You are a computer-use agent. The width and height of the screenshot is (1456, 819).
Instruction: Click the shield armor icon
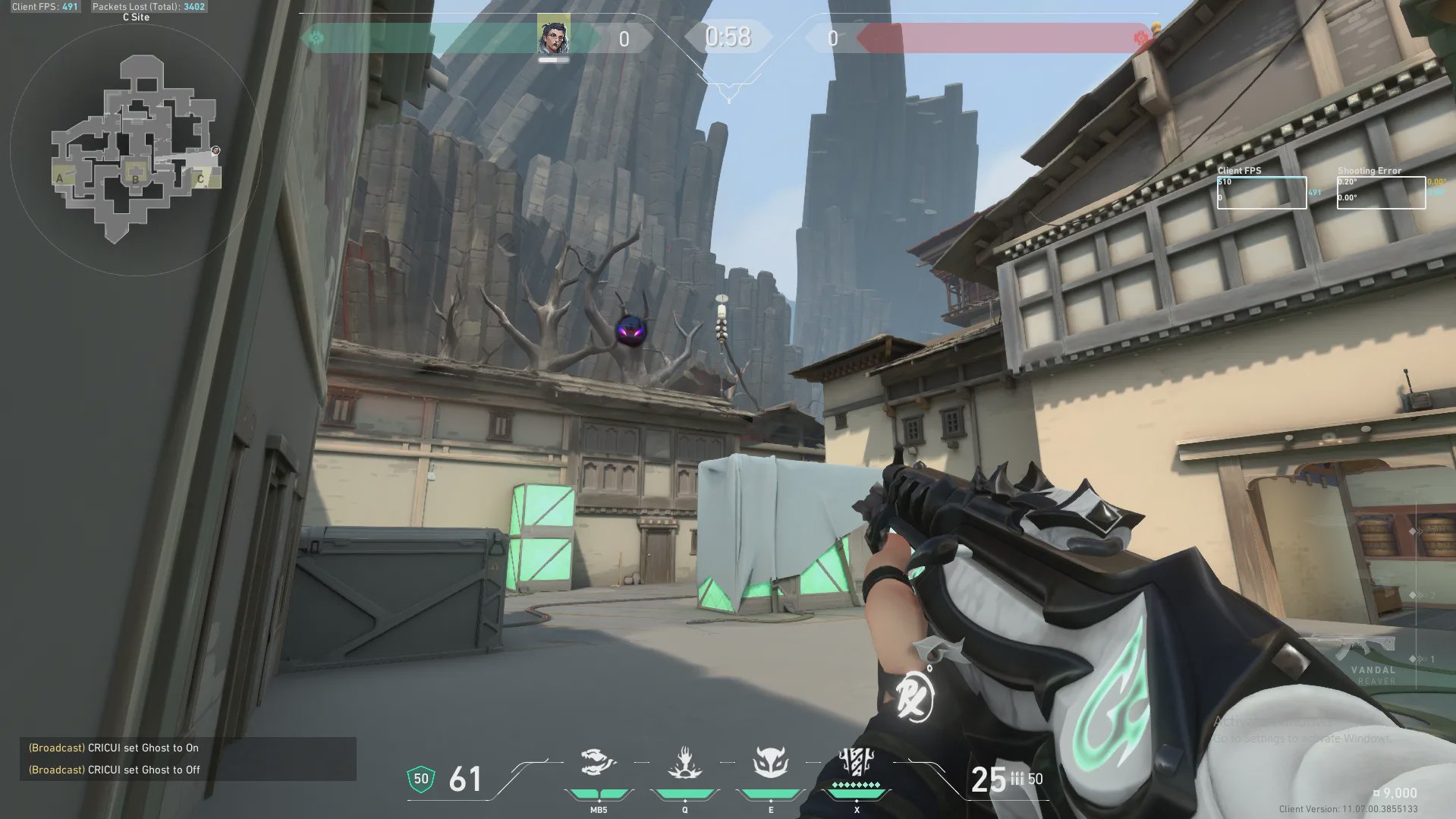click(421, 779)
